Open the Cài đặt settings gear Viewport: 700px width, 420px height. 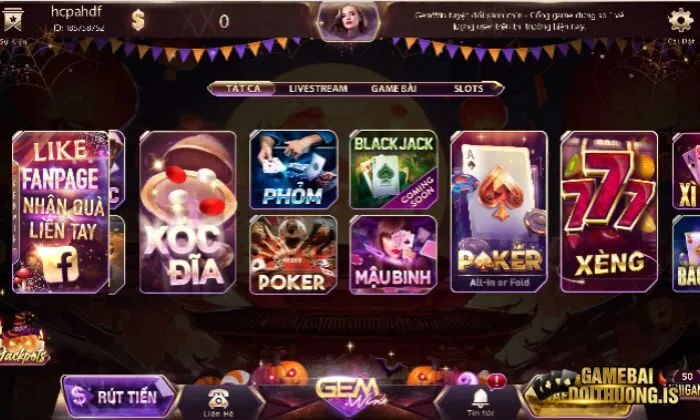[680, 20]
